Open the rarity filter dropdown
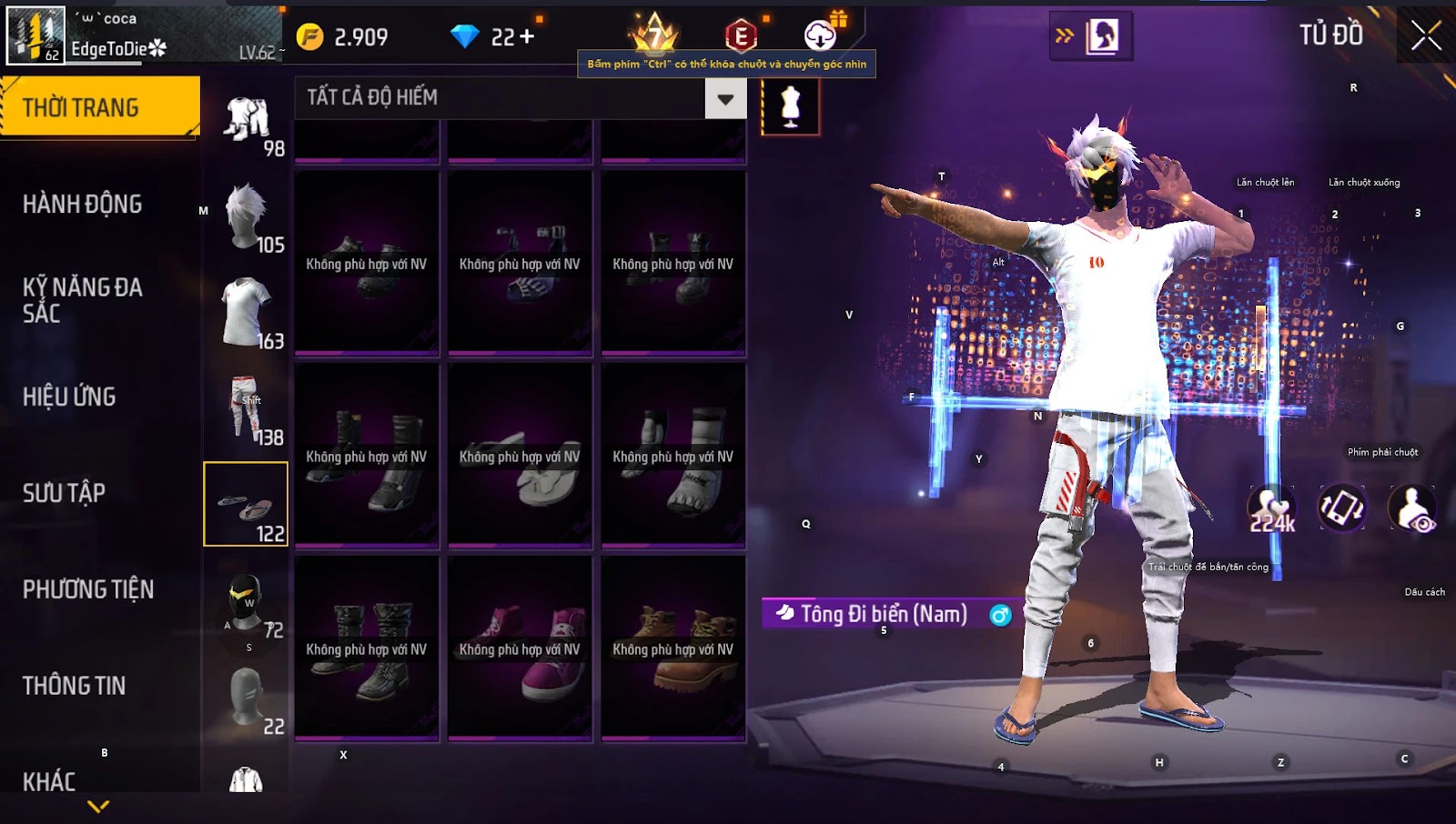 tap(725, 98)
